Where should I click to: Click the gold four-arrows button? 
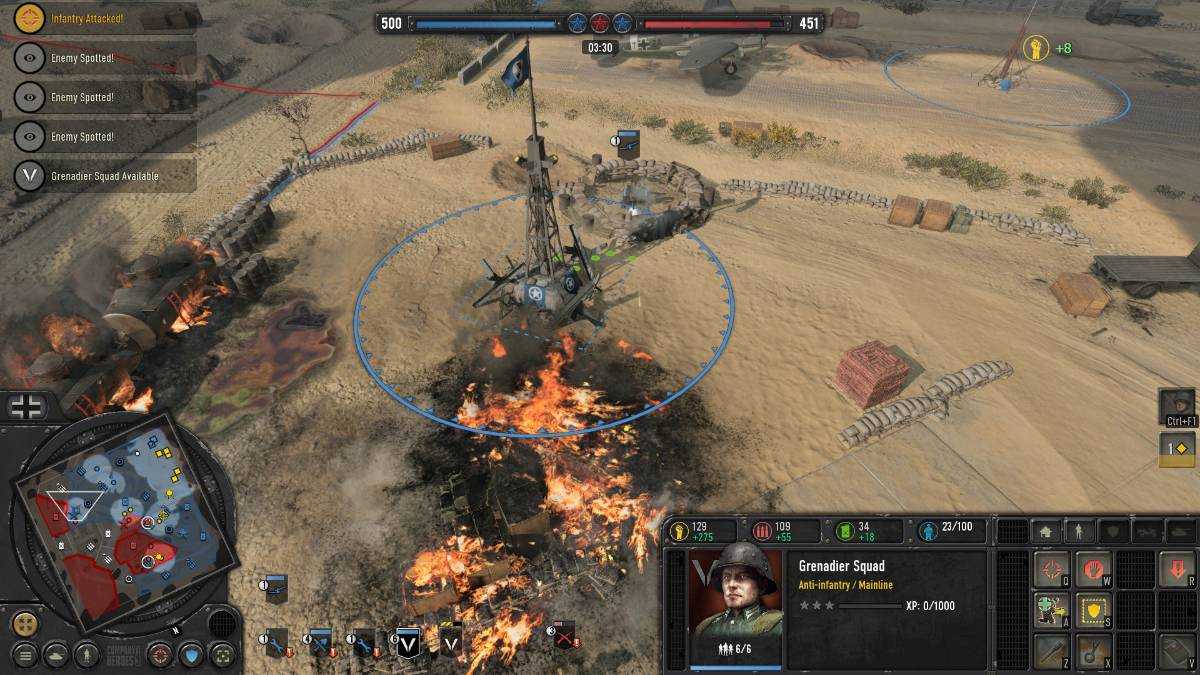[25, 623]
